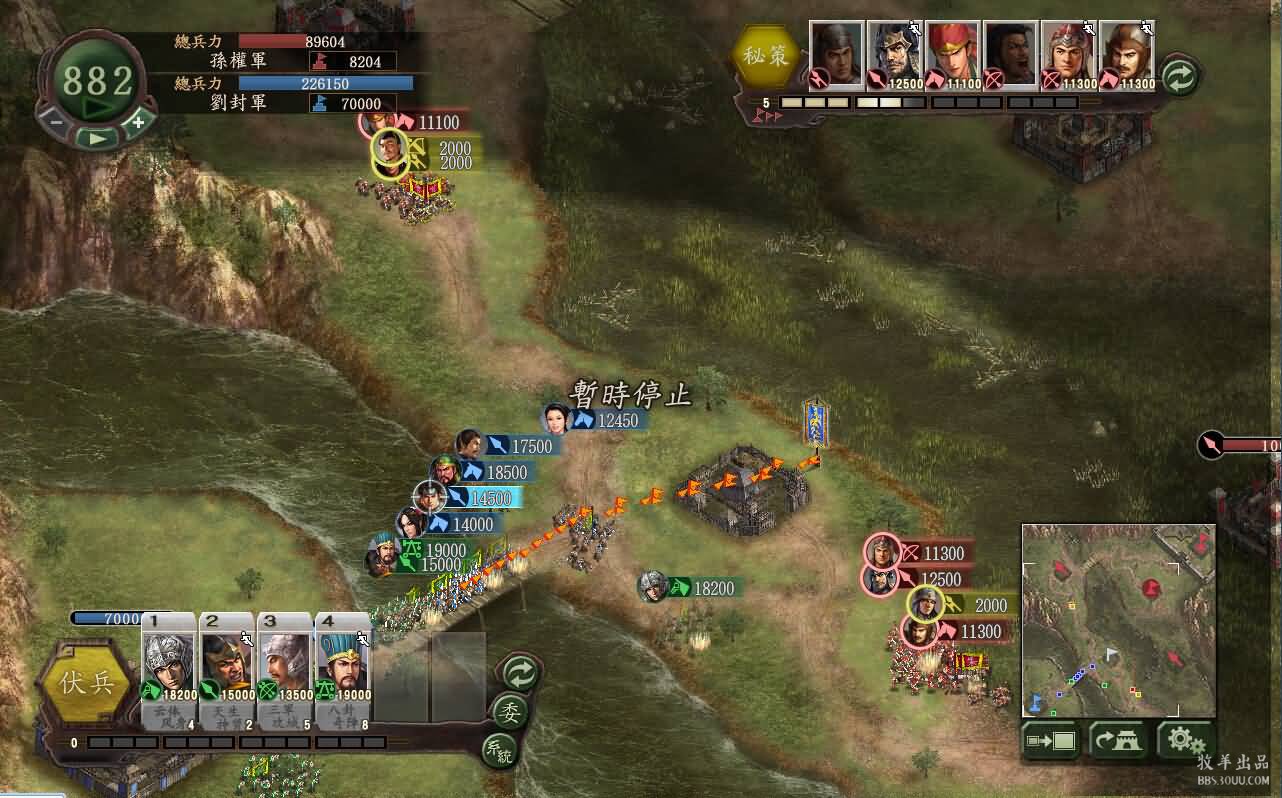1282x798 pixels.
Task: Select enemy portrait with red headscarf, 11100 troops
Action: coord(952,56)
